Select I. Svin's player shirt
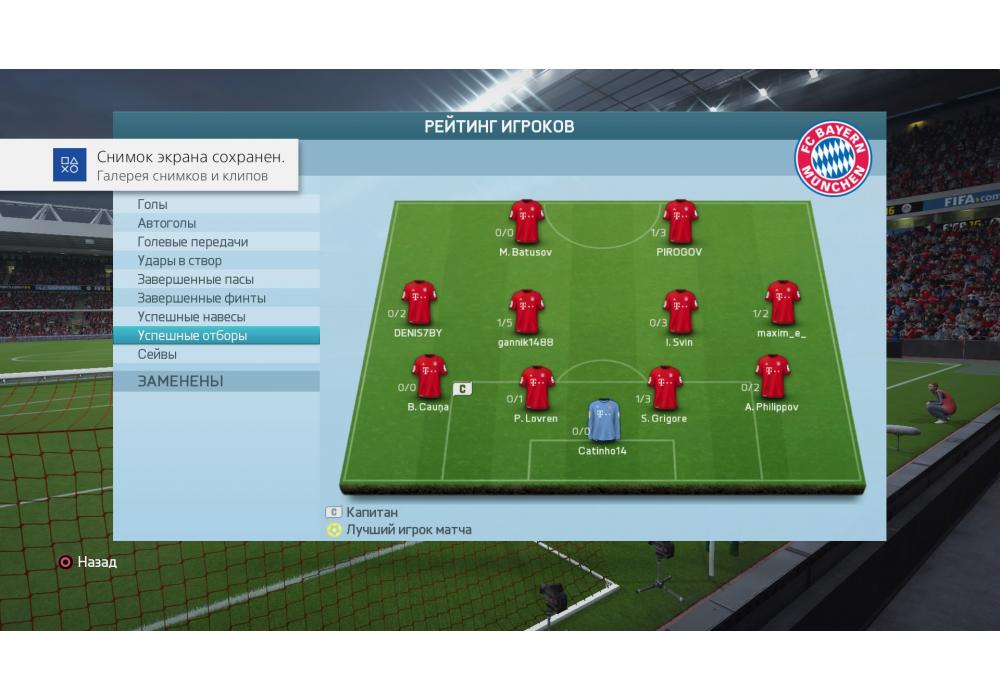1000x700 pixels. [680, 312]
